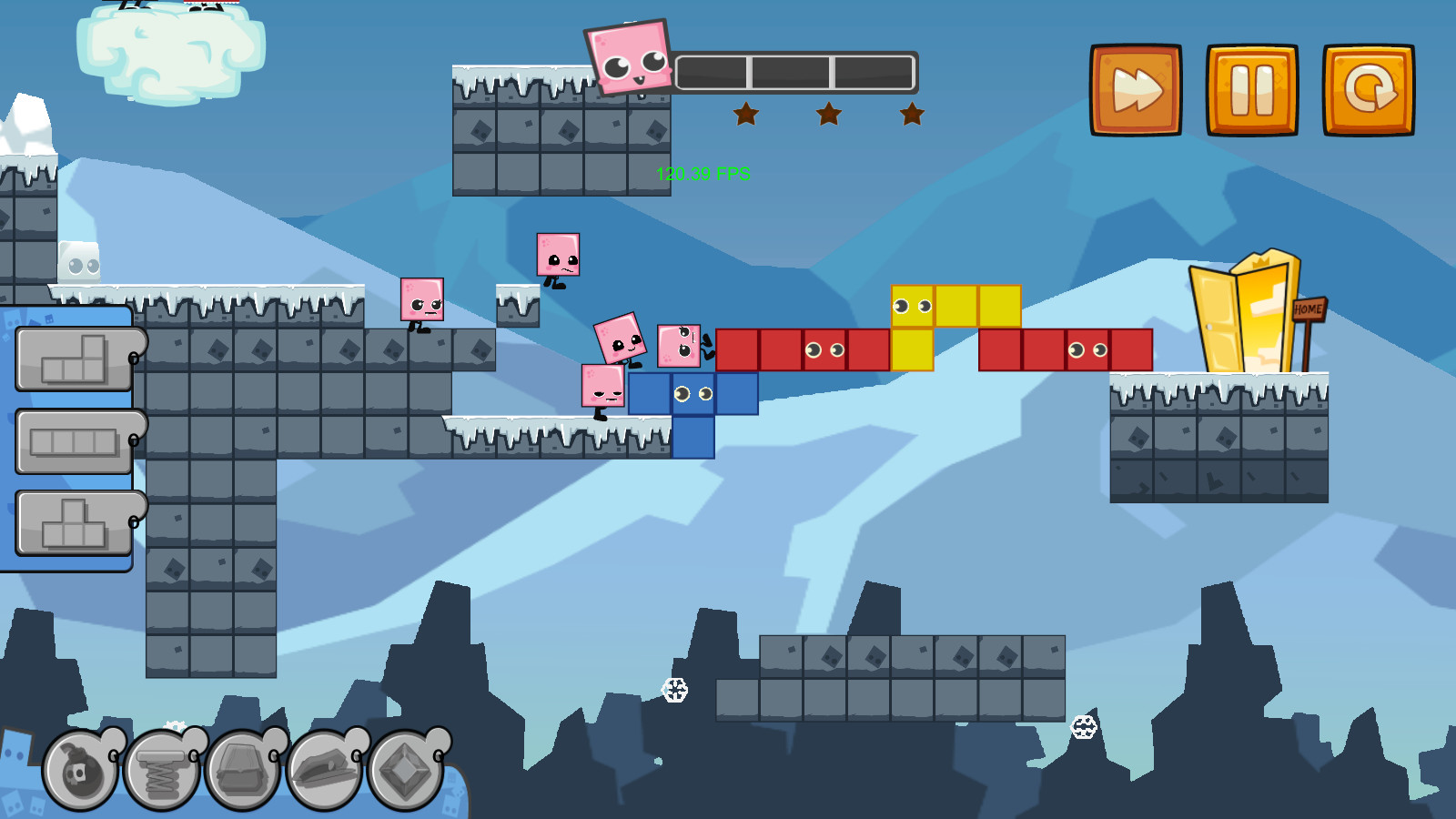Click the HOME signpost

coord(1308,311)
